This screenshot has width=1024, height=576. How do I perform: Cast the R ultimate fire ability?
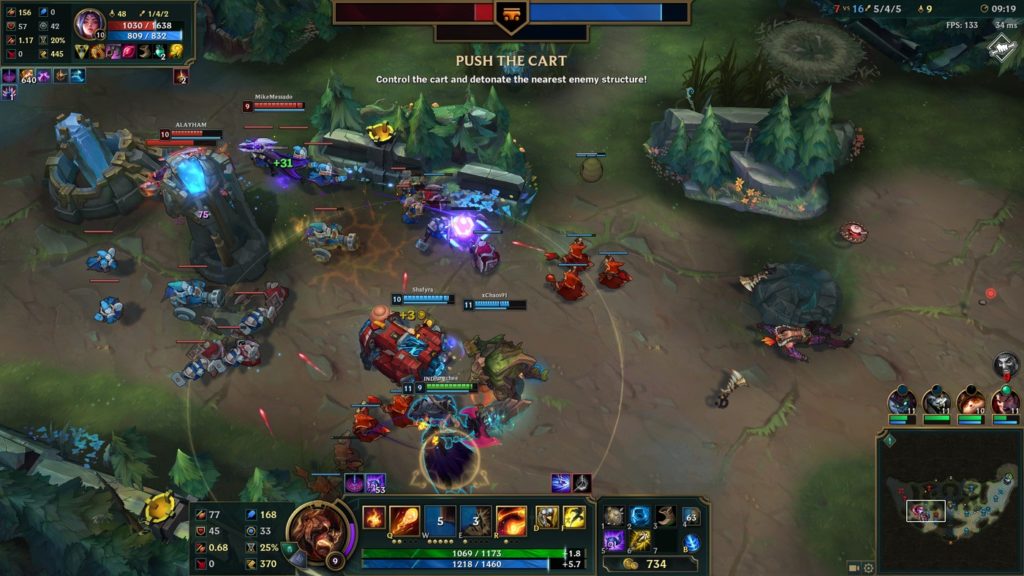(511, 519)
